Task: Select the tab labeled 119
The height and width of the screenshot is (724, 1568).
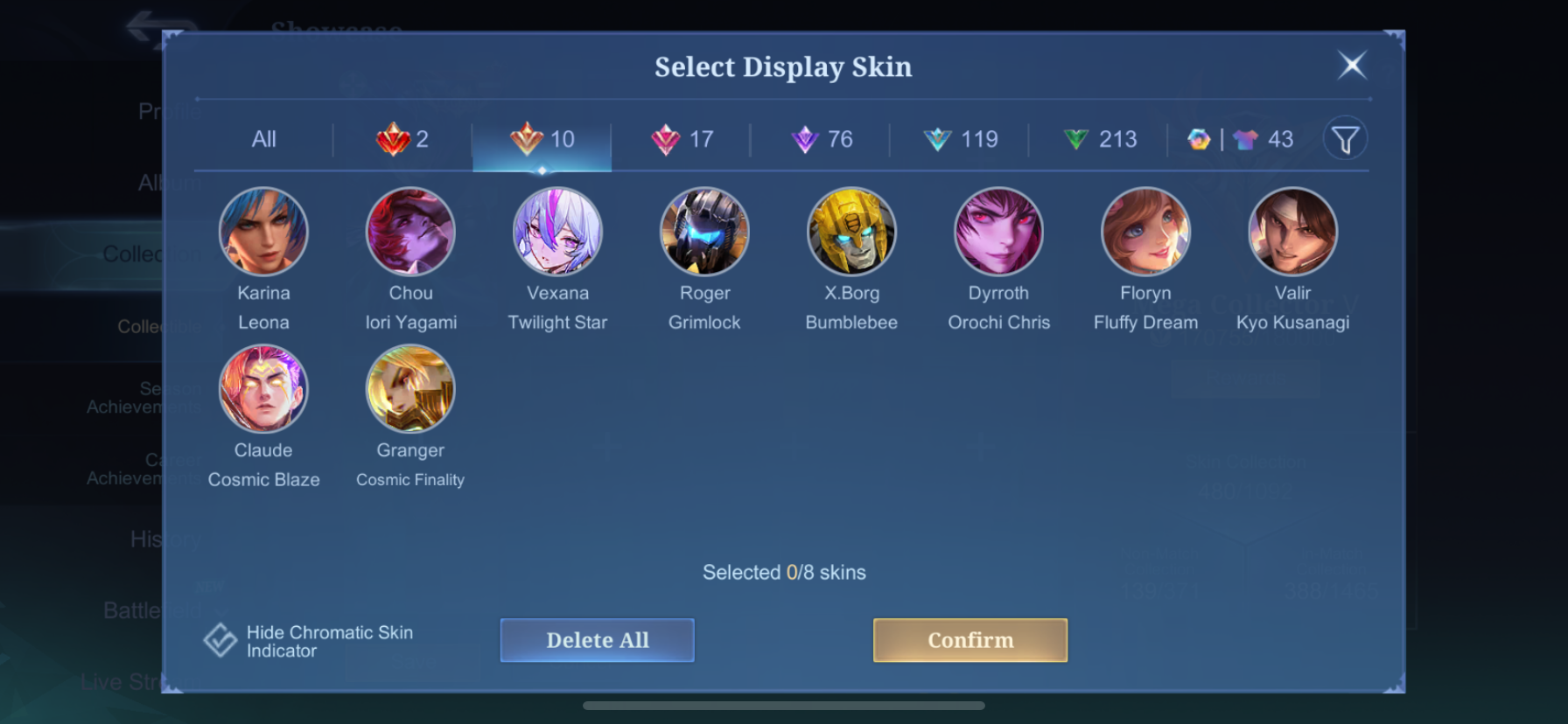Action: tap(960, 139)
